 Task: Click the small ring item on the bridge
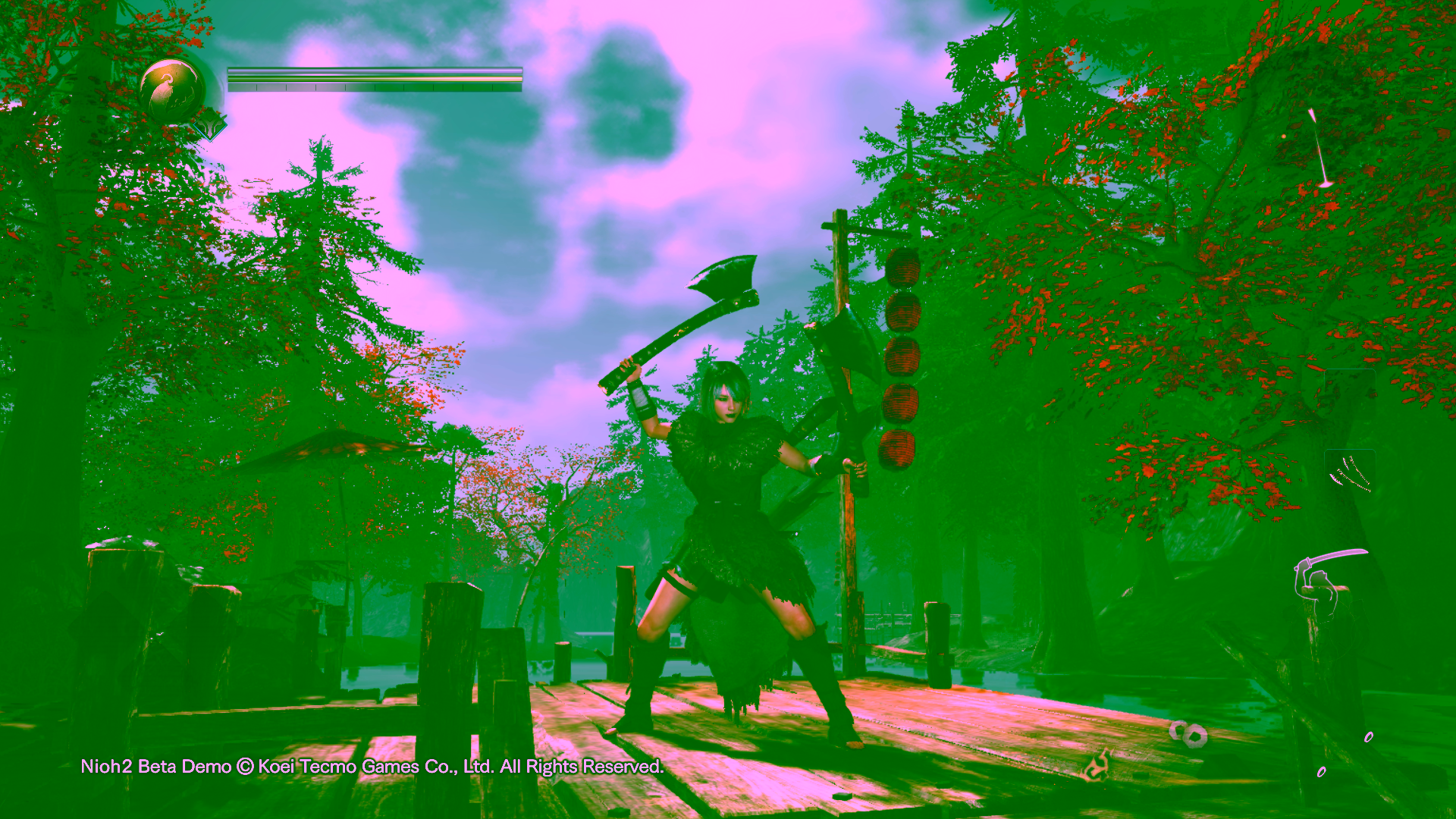[1322, 773]
